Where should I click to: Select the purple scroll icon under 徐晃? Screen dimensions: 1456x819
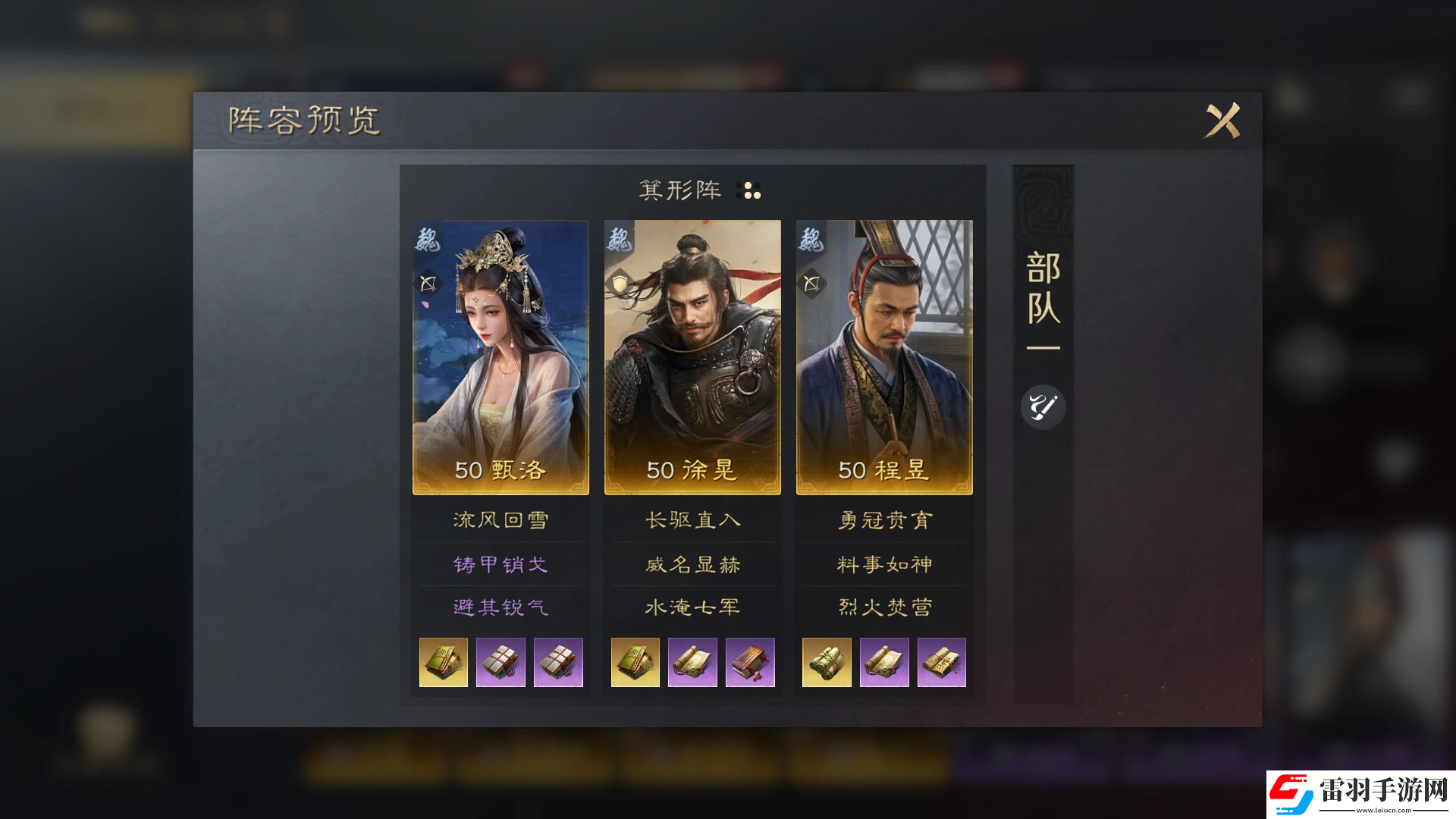click(692, 662)
